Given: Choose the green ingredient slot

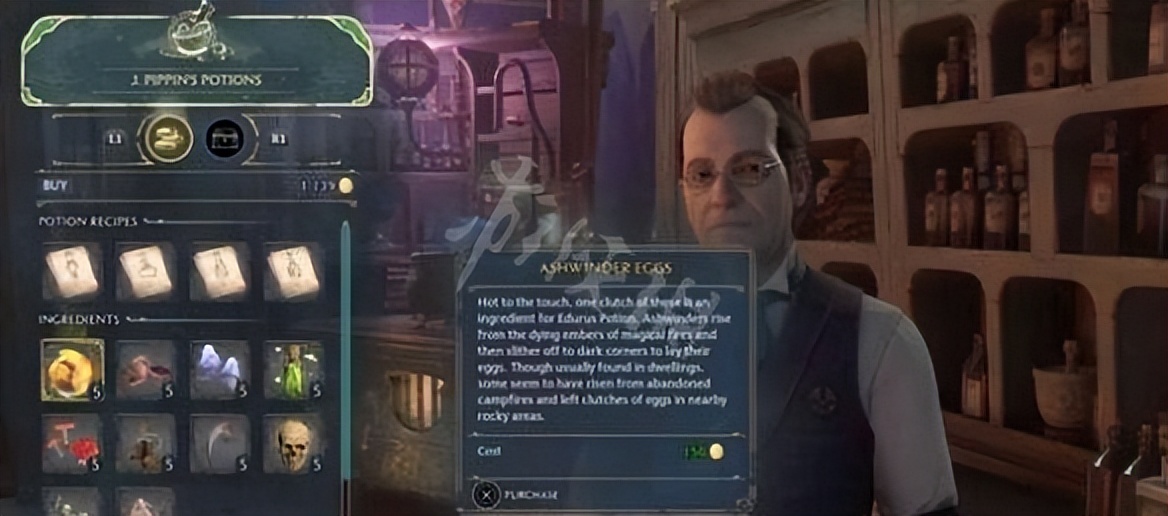Looking at the screenshot, I should point(293,369).
